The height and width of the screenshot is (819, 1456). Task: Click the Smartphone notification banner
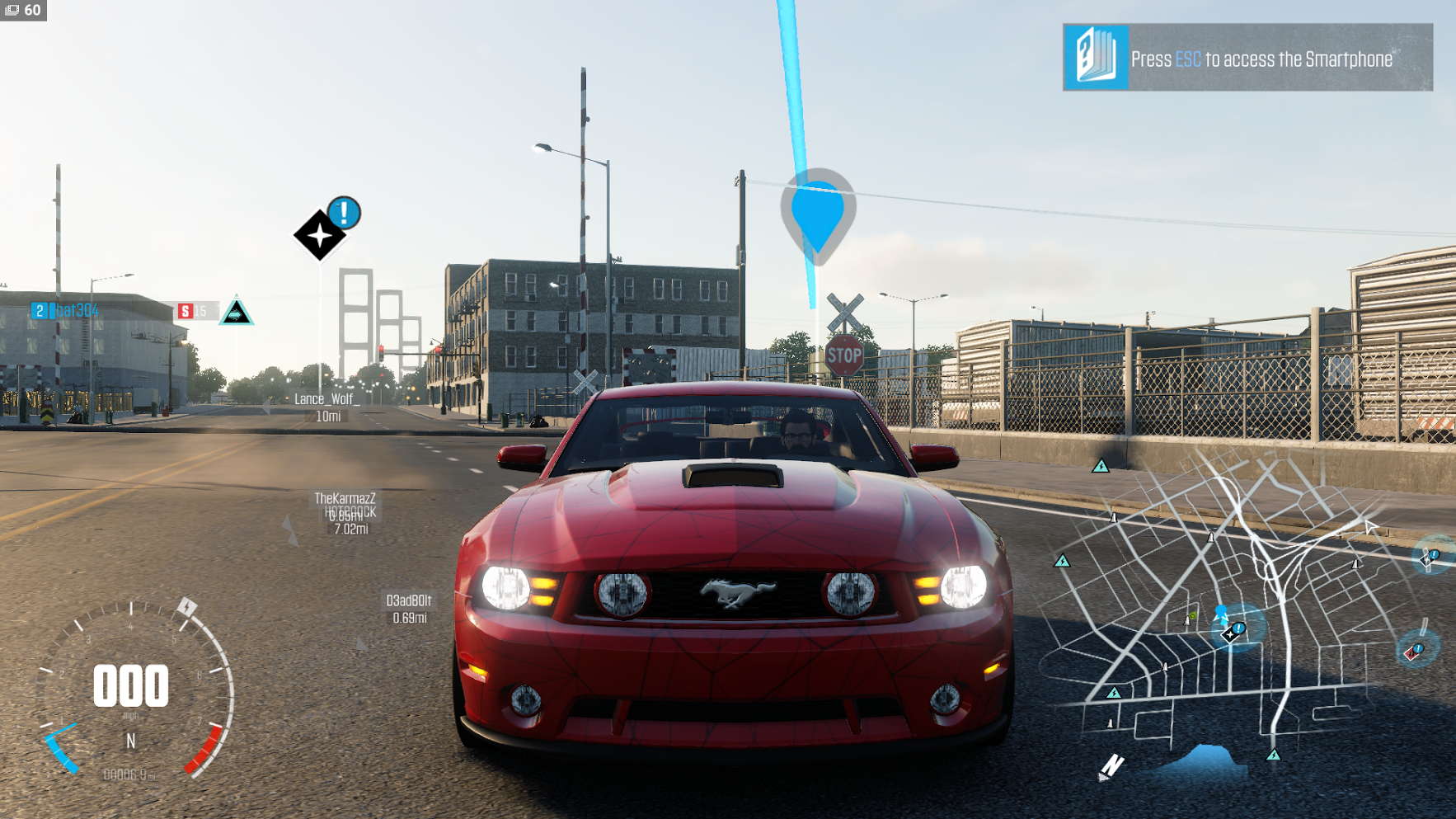click(x=1247, y=58)
